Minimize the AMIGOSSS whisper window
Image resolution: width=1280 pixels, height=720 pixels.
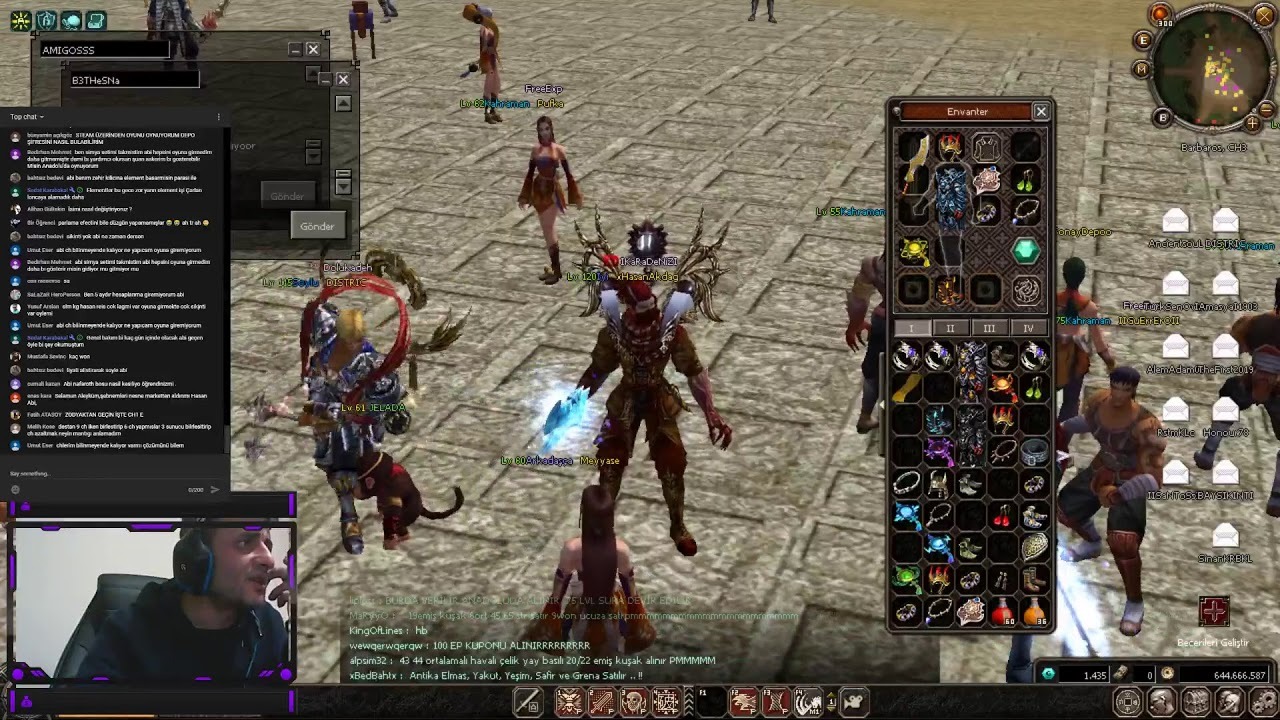point(295,49)
